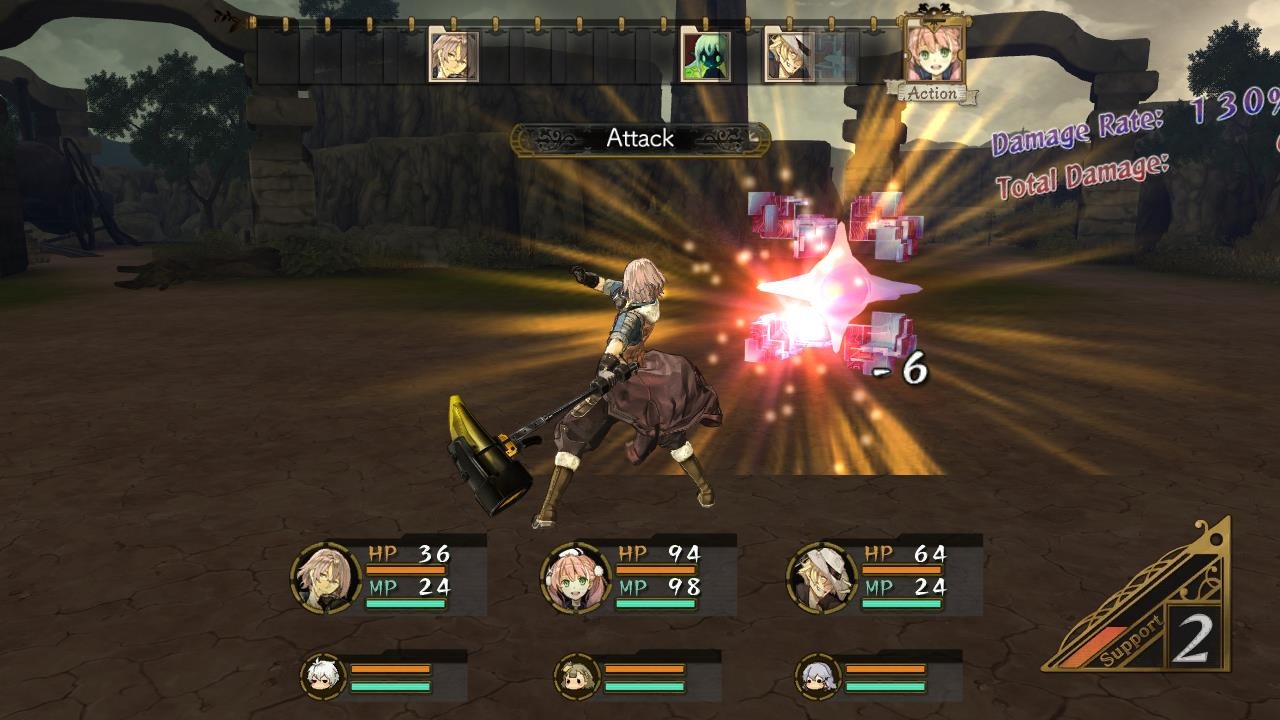Select the party member with 36 HP
The width and height of the screenshot is (1280, 720).
[x=326, y=577]
